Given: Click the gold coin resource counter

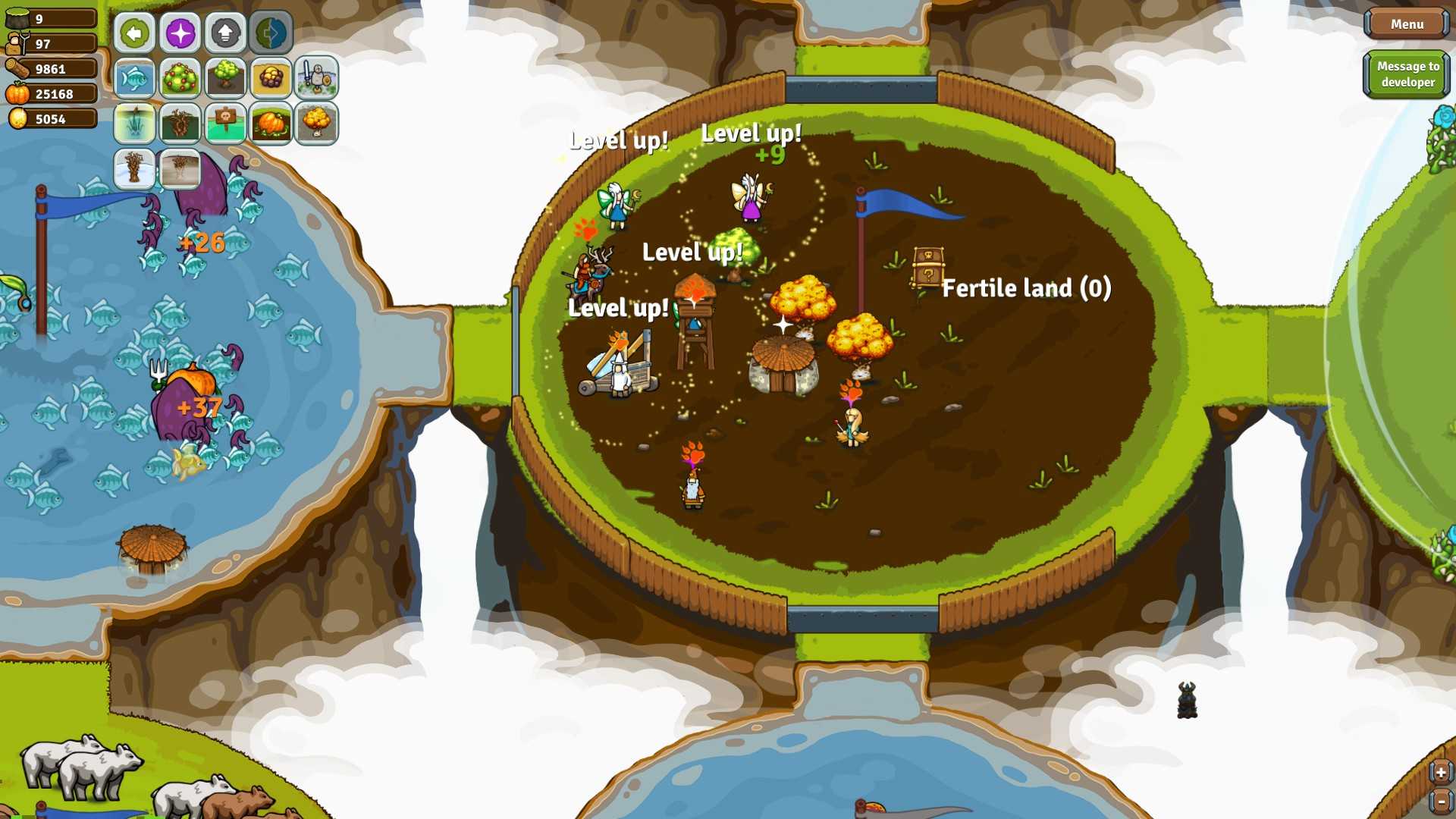Looking at the screenshot, I should click(x=49, y=118).
